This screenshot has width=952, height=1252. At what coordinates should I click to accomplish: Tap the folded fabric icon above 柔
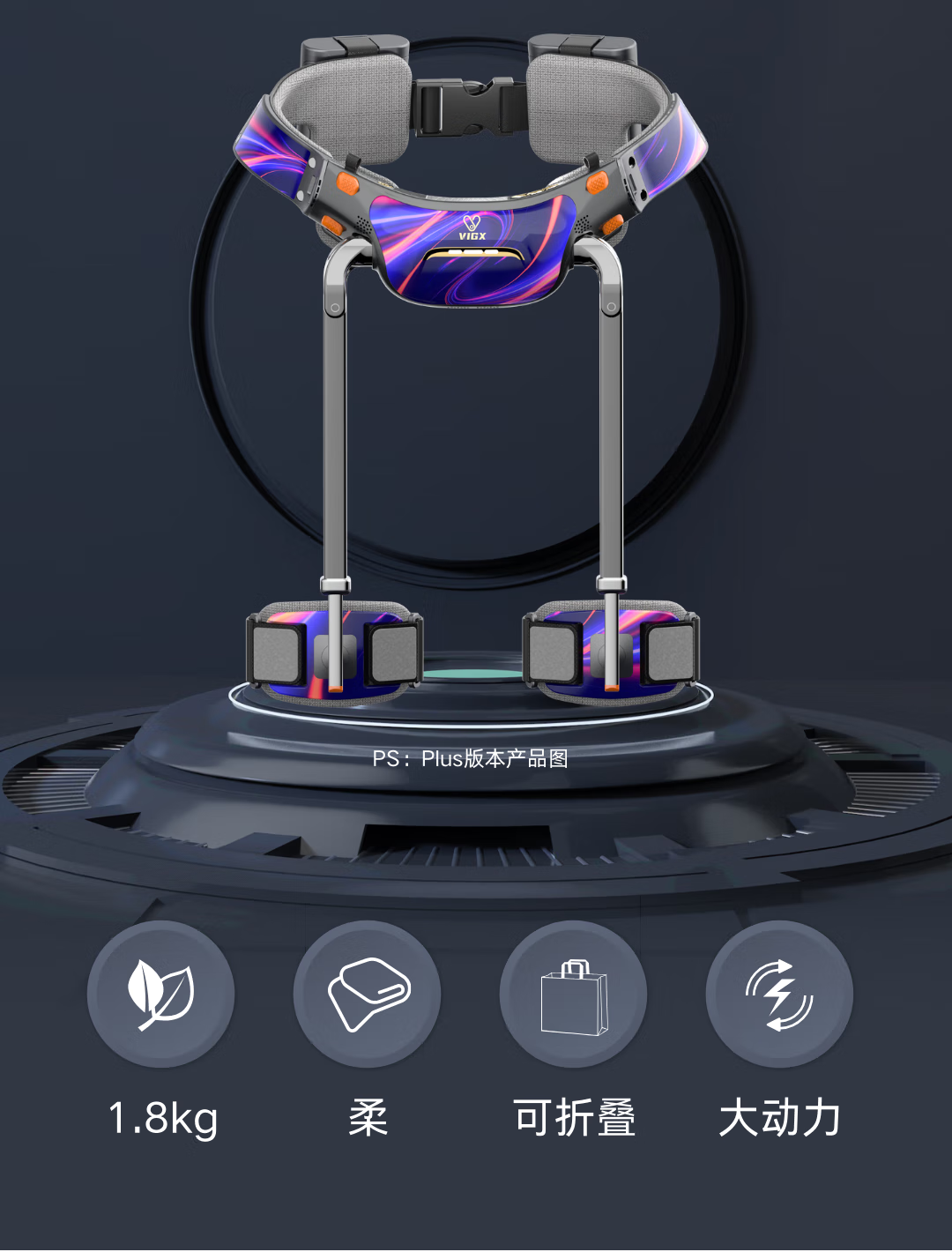click(368, 995)
